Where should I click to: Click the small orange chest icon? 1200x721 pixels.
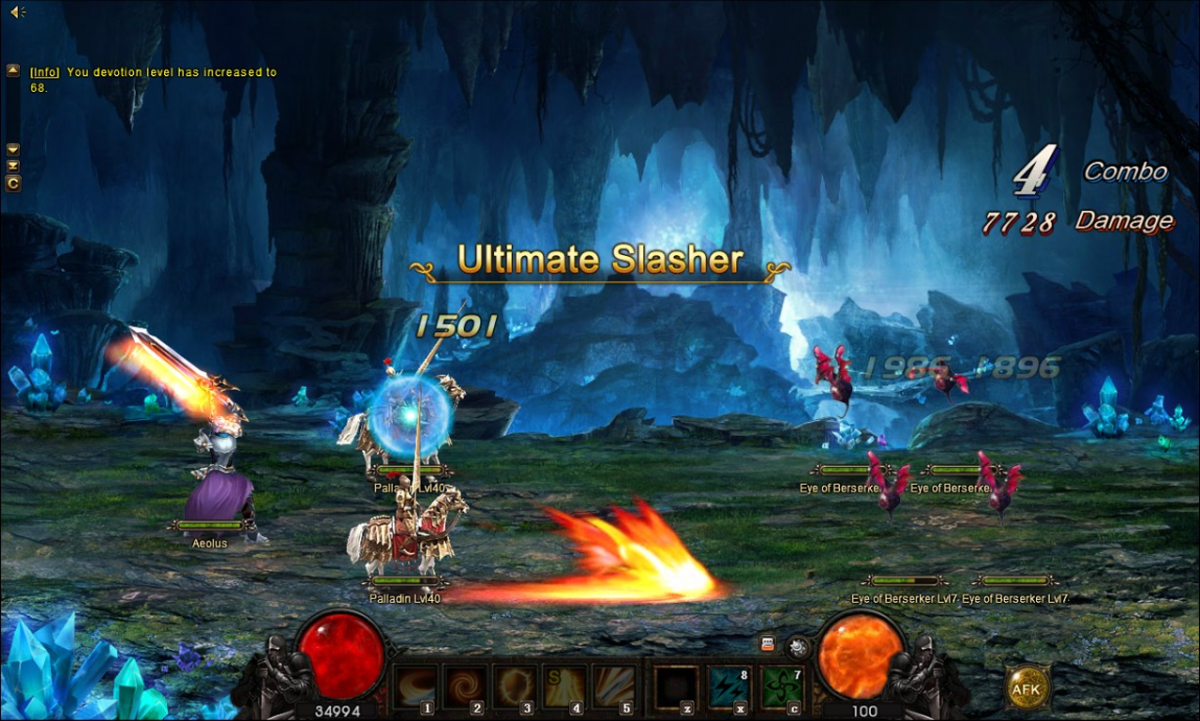pyautogui.click(x=768, y=645)
